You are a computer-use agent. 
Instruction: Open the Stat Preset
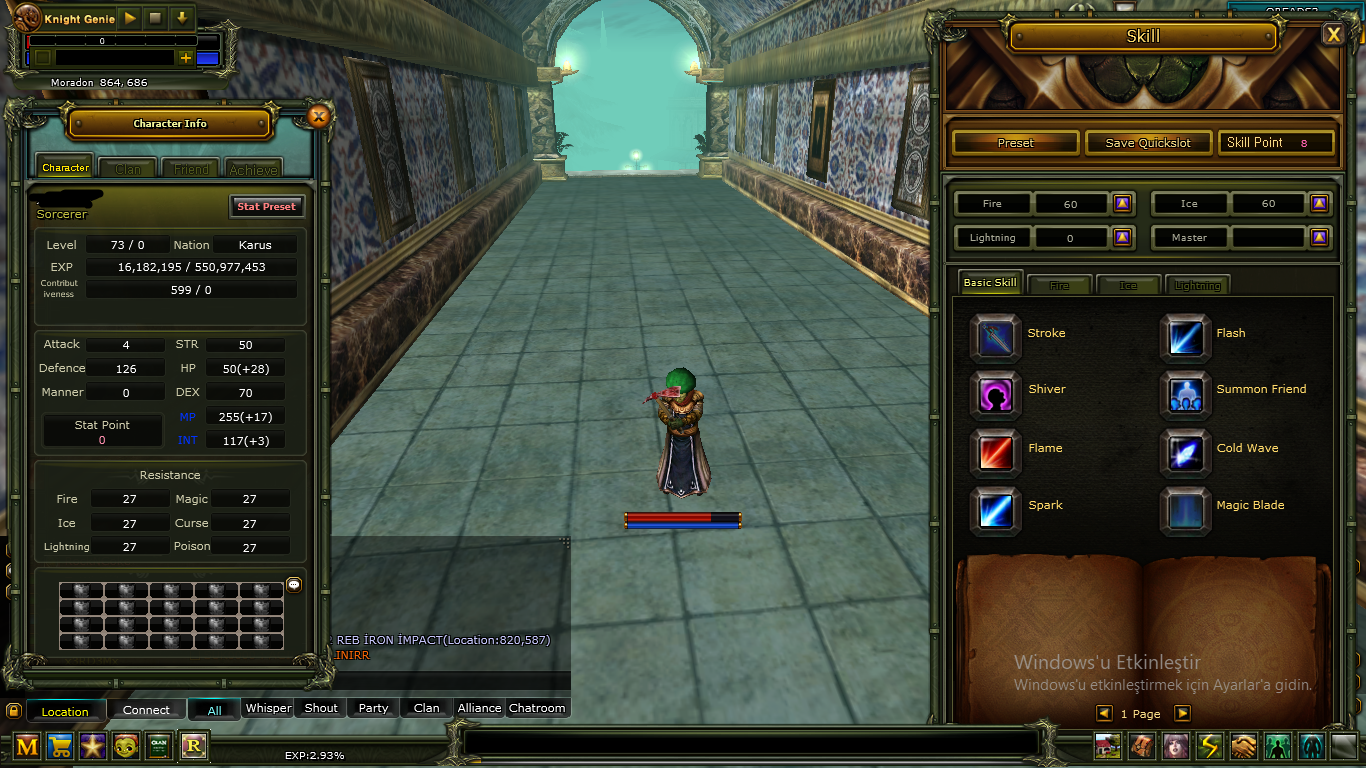pyautogui.click(x=266, y=206)
